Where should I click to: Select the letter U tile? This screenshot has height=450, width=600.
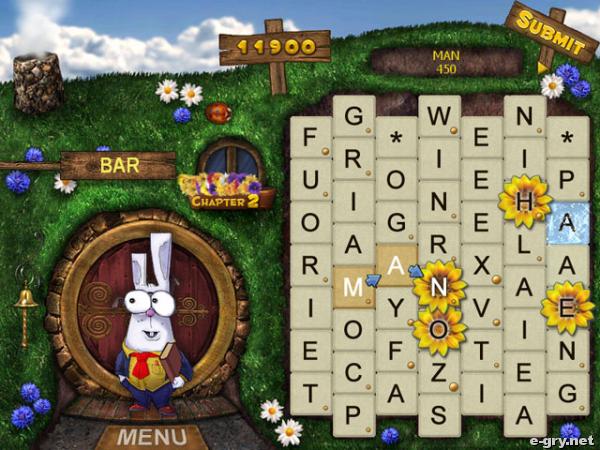pyautogui.click(x=310, y=179)
